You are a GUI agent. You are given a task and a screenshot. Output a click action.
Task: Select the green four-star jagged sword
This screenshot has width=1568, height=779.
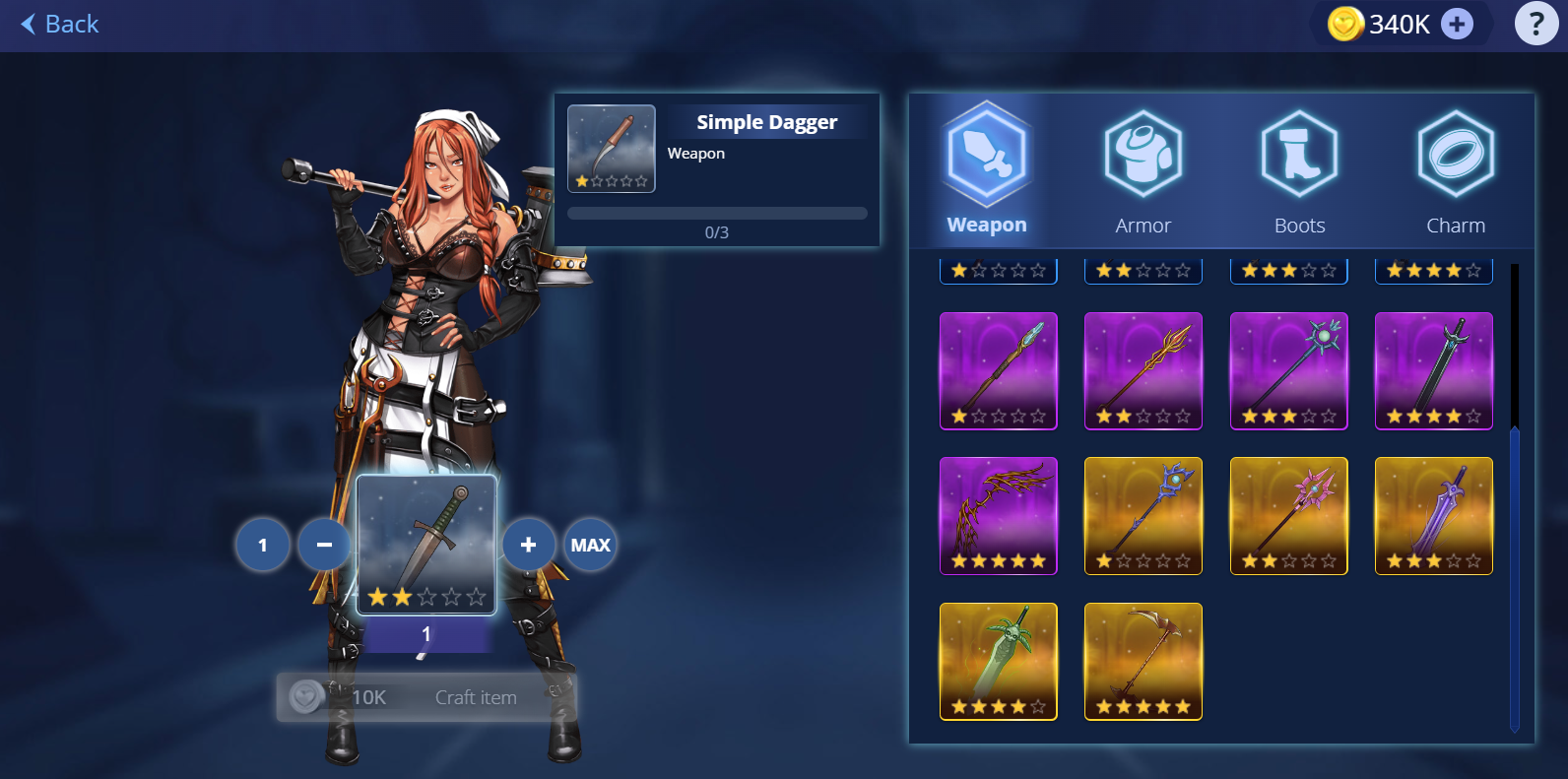click(x=998, y=661)
